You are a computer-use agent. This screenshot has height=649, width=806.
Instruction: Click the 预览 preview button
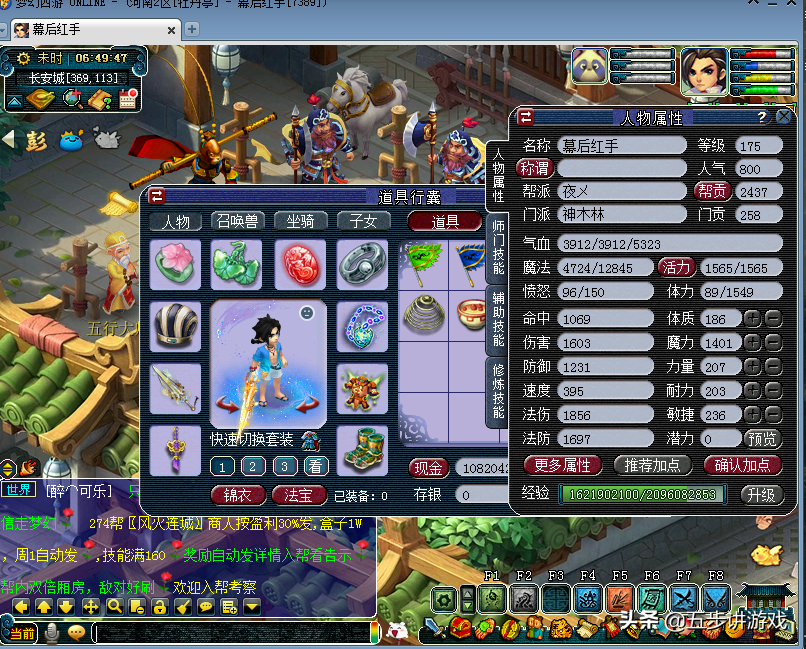762,438
